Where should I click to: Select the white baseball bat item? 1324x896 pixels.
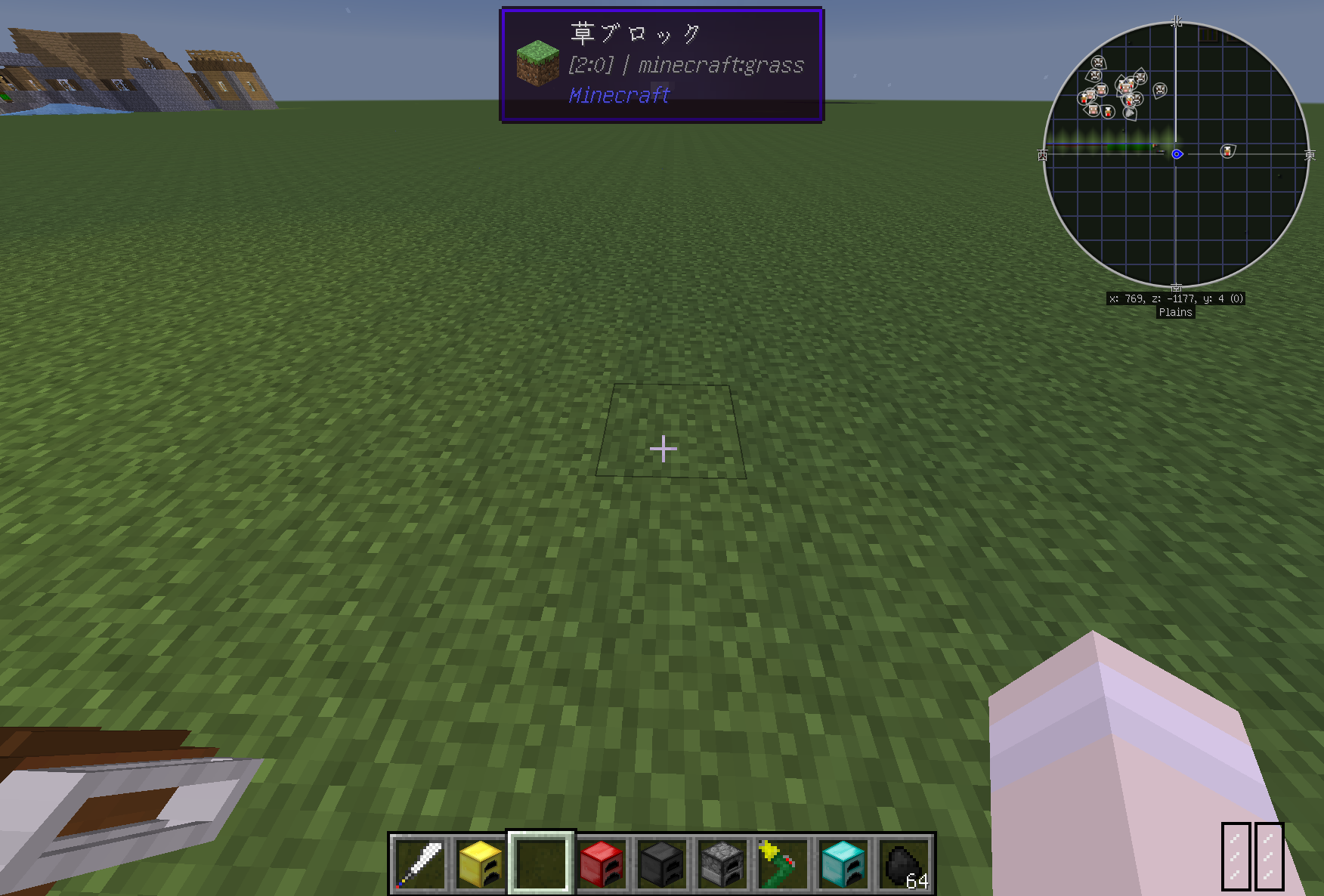pos(420,865)
